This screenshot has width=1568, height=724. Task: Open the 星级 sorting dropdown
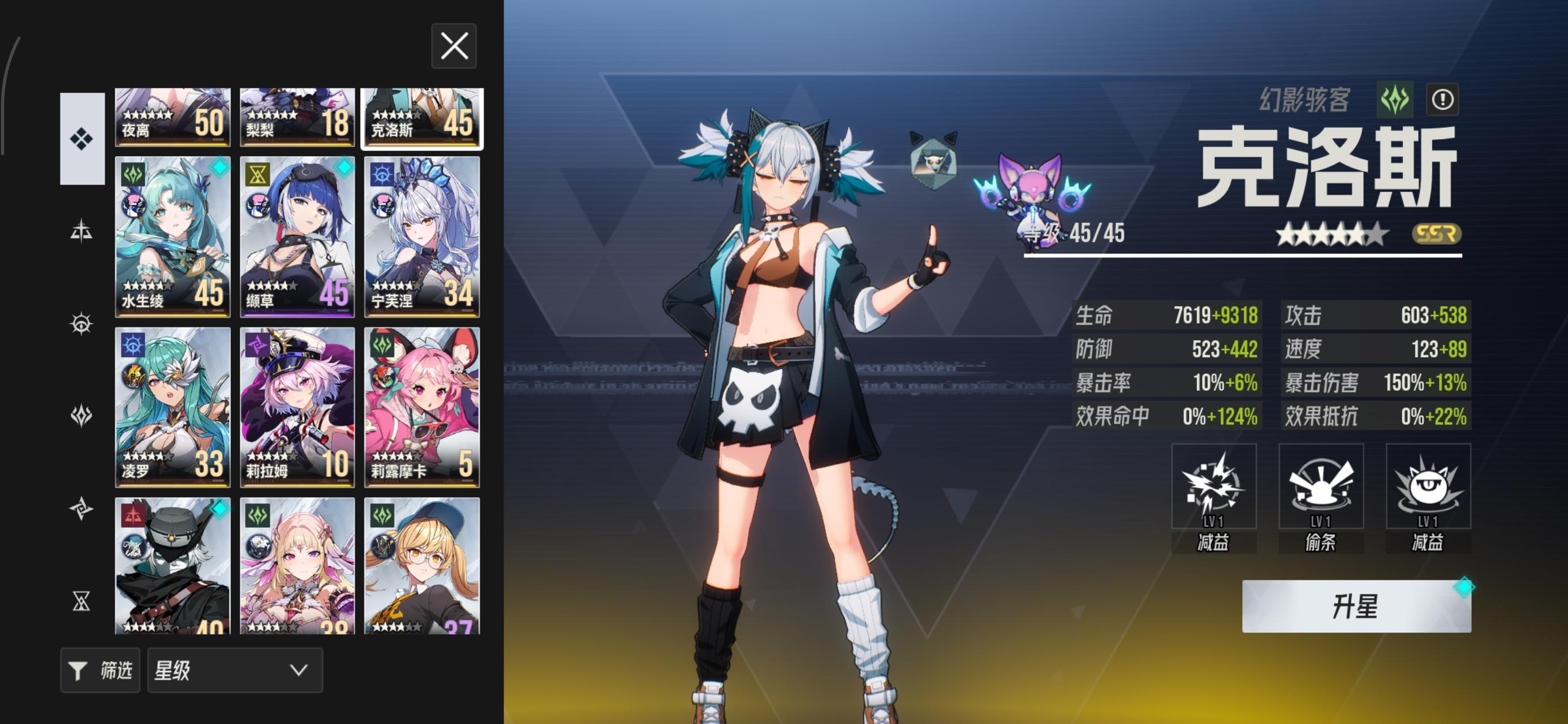tap(234, 670)
